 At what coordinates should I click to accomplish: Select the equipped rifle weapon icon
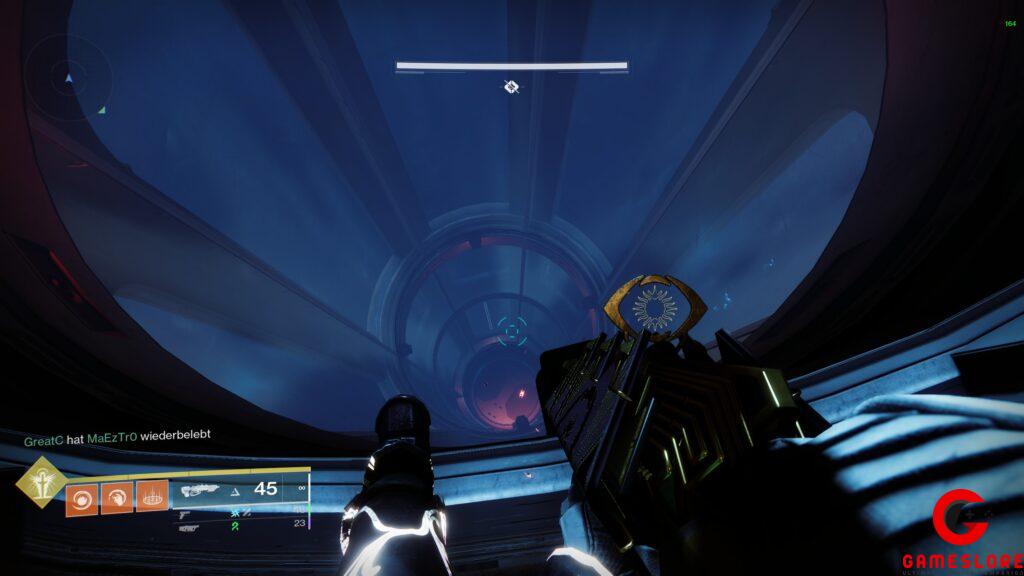(x=200, y=489)
